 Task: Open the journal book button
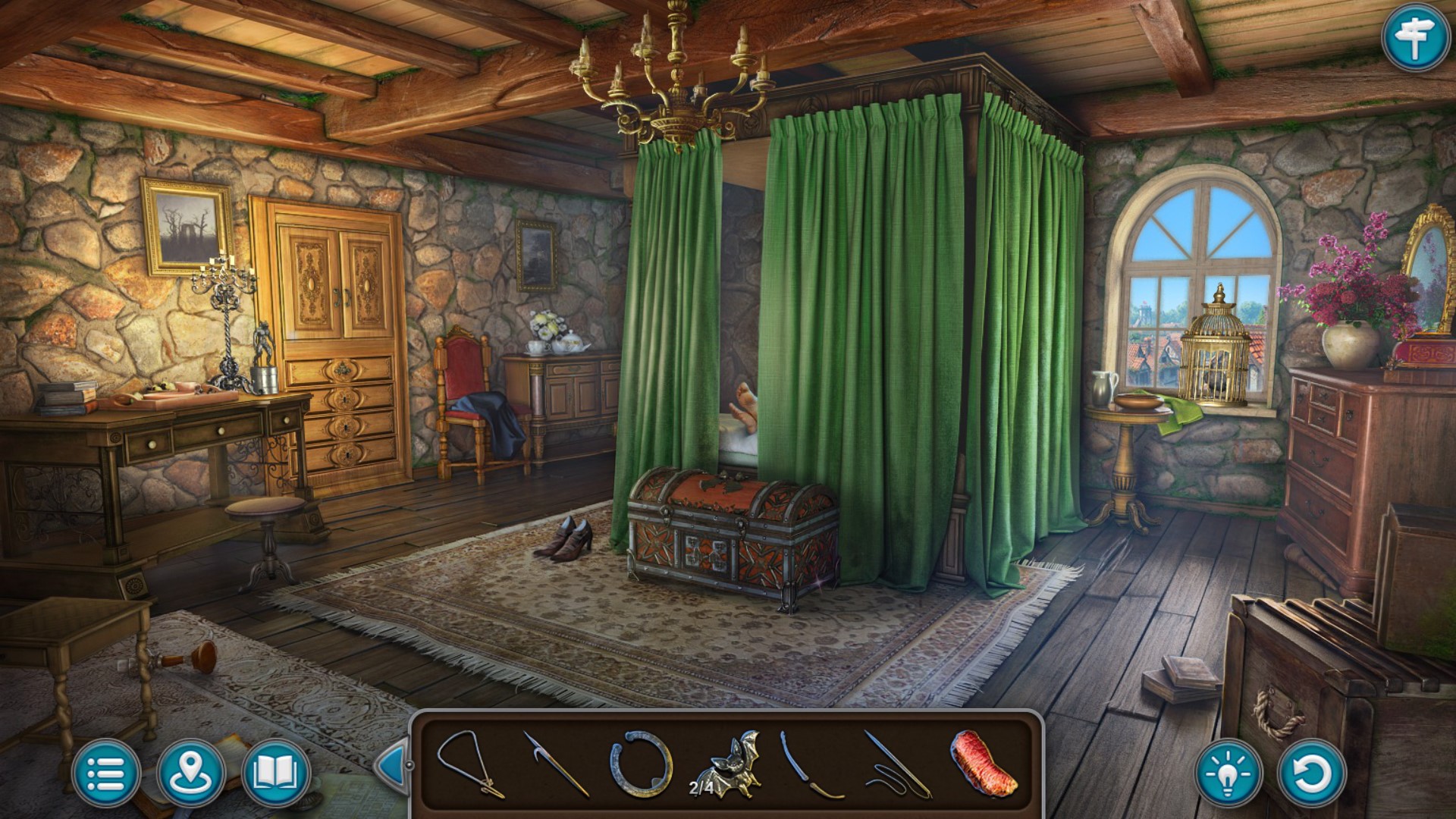[275, 773]
